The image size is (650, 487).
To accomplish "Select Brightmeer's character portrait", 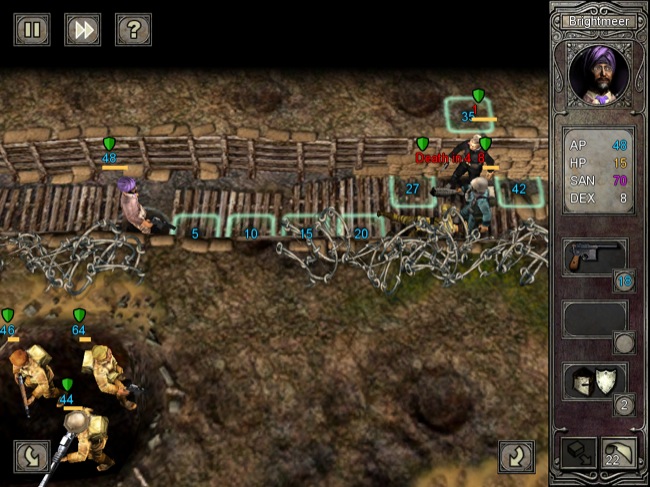I will [598, 76].
